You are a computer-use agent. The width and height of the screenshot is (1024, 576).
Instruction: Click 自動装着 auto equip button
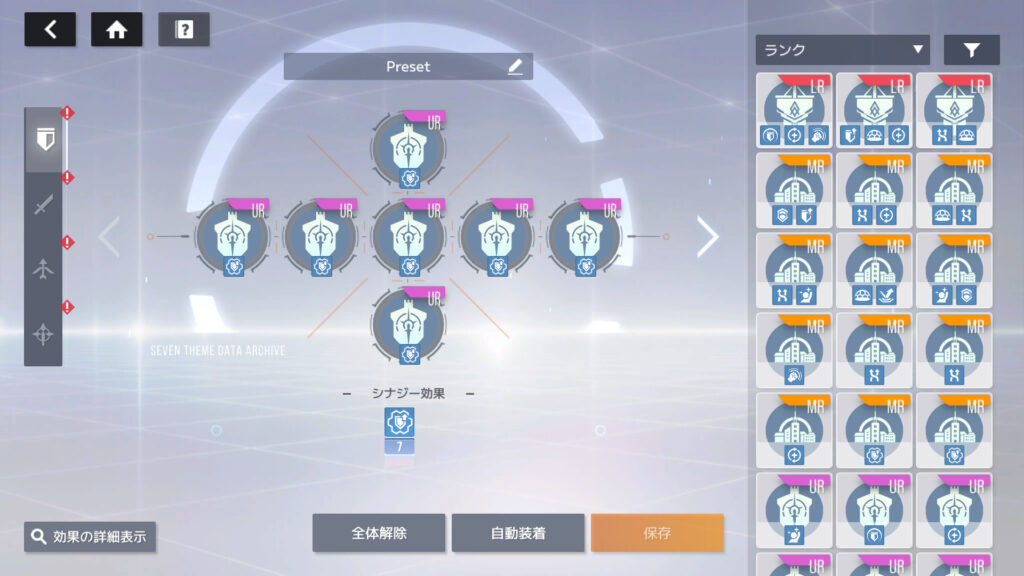518,533
